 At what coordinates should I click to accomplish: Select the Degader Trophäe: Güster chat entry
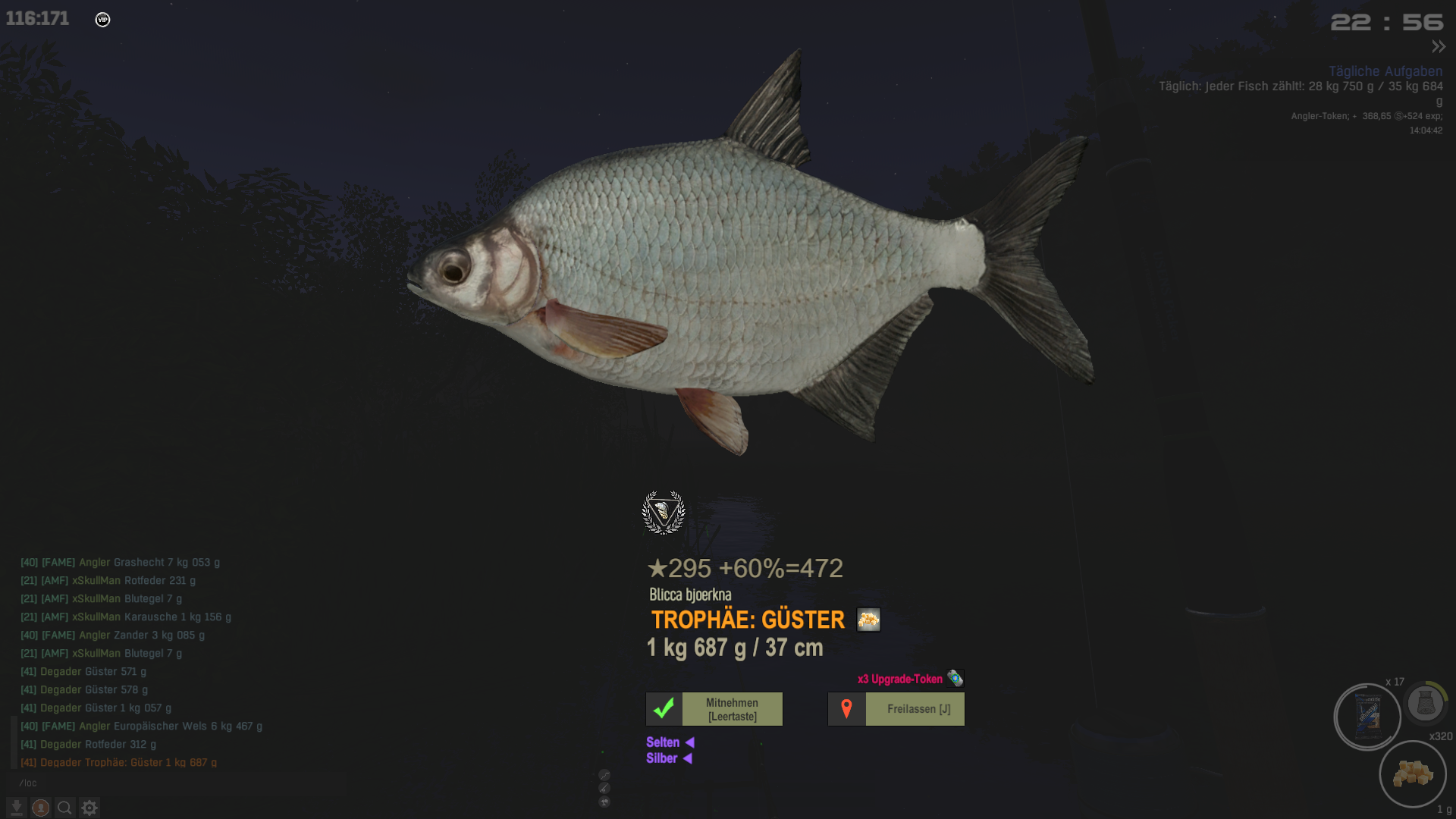click(118, 762)
